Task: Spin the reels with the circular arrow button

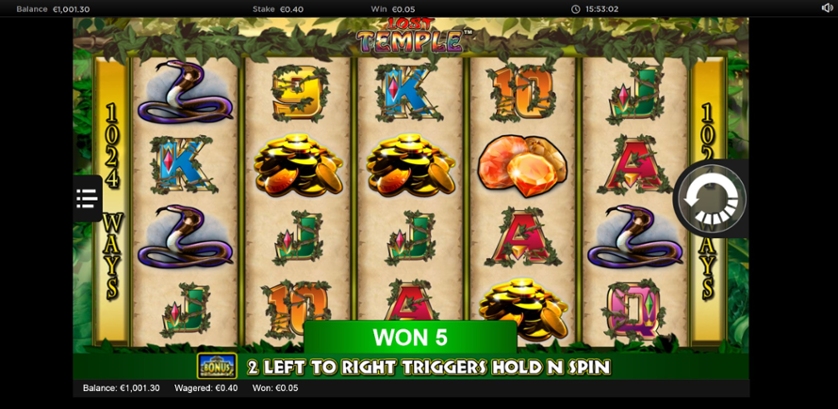Action: click(x=711, y=199)
